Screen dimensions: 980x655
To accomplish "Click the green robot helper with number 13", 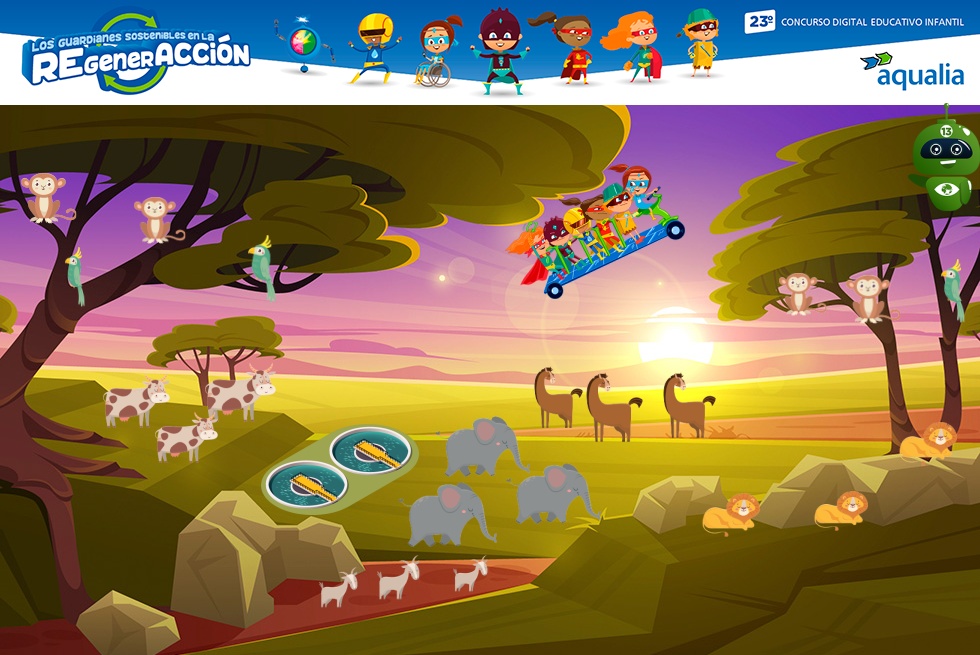I will (944, 158).
